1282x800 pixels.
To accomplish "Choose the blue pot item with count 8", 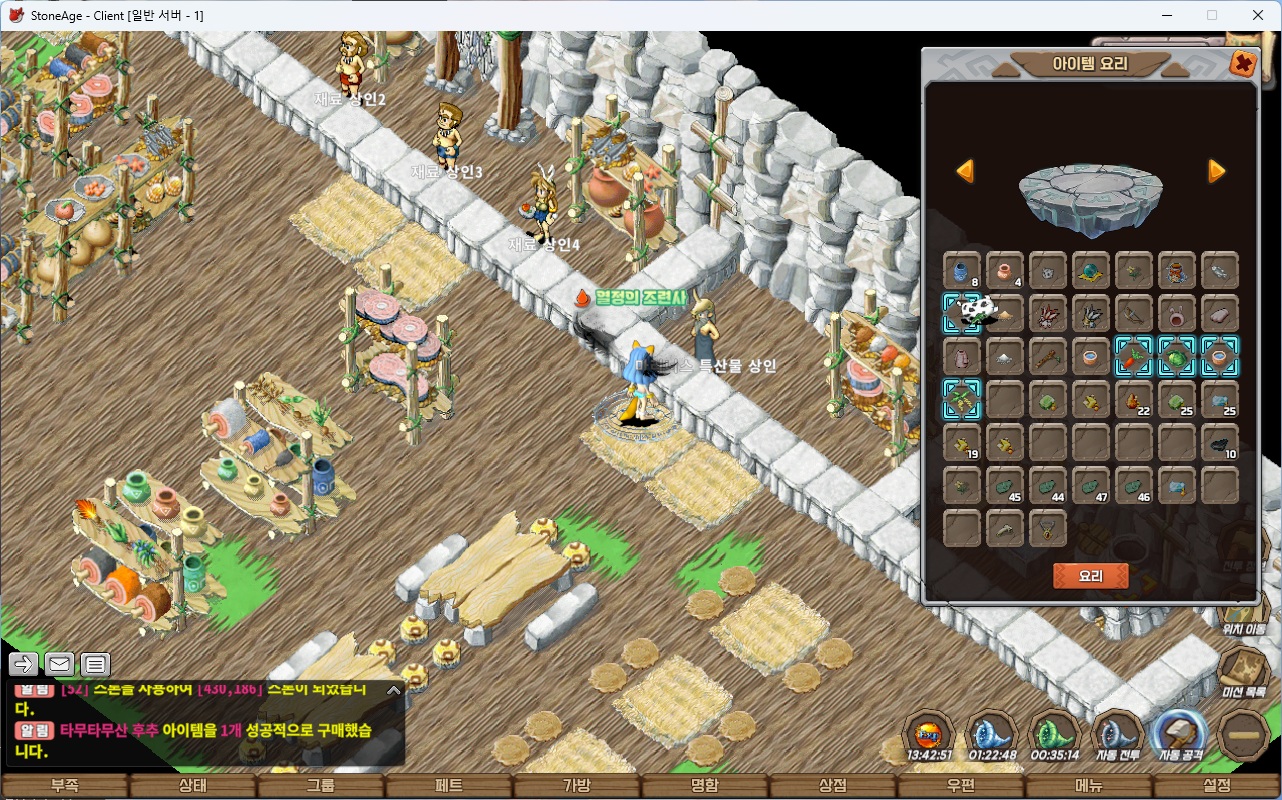I will (961, 270).
